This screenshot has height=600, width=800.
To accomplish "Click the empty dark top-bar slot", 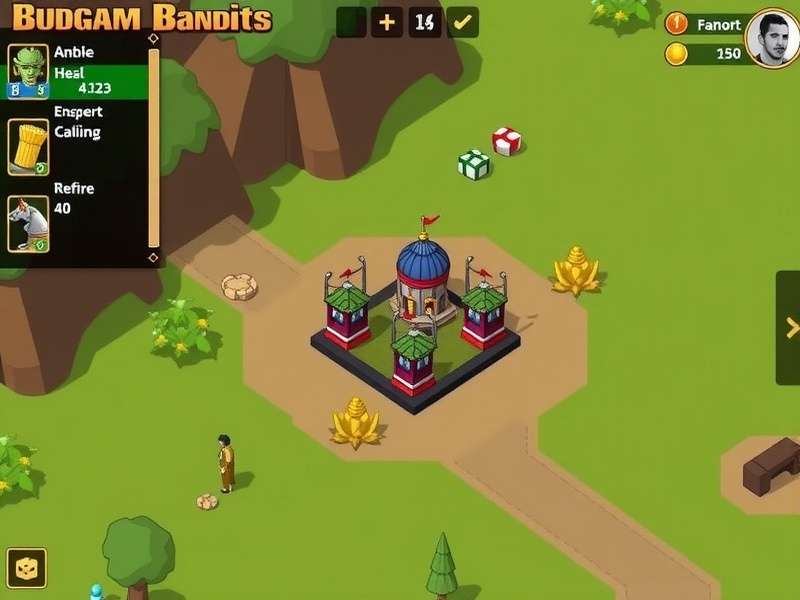I will (351, 22).
